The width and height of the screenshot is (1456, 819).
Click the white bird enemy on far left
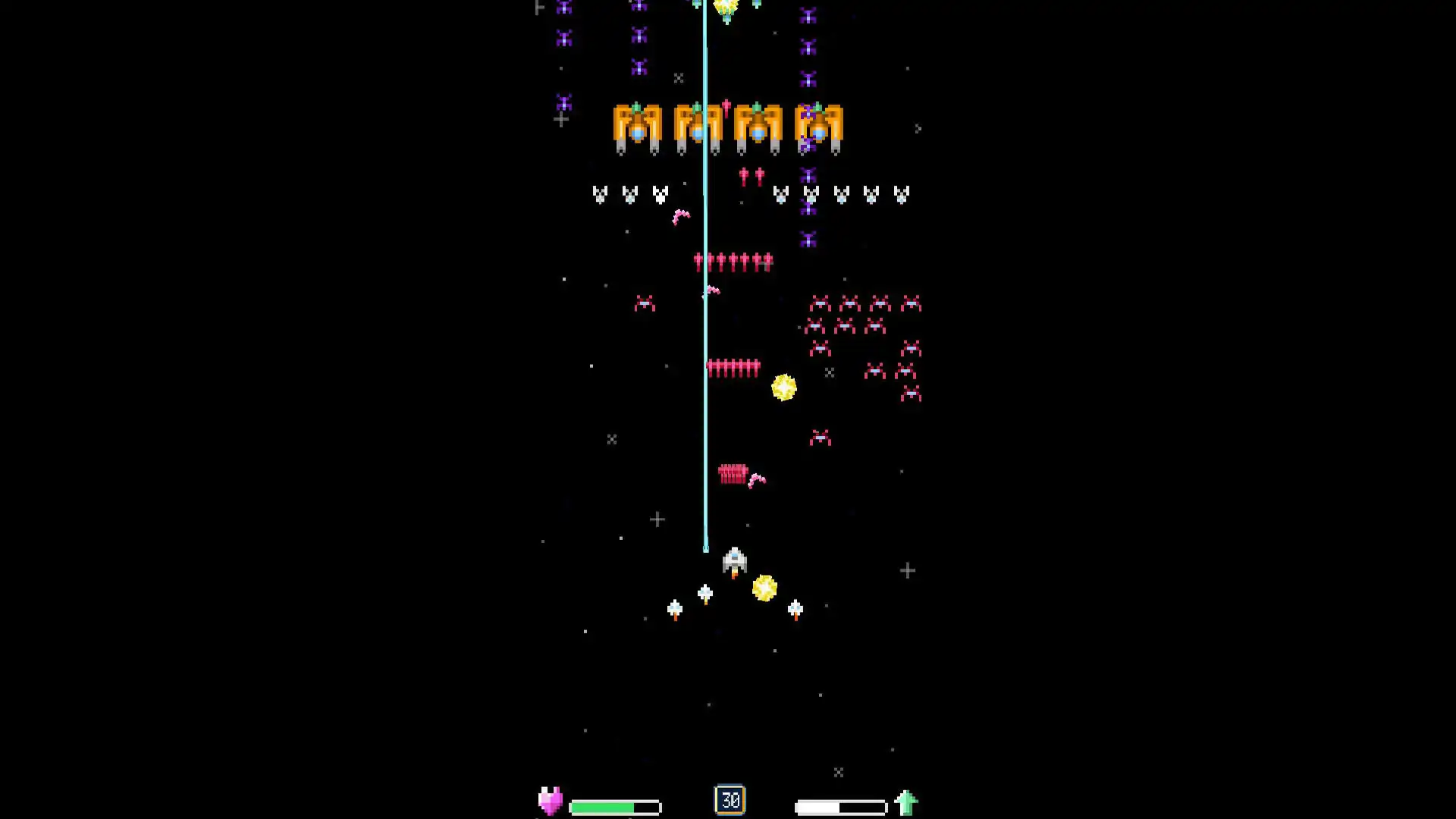click(599, 193)
